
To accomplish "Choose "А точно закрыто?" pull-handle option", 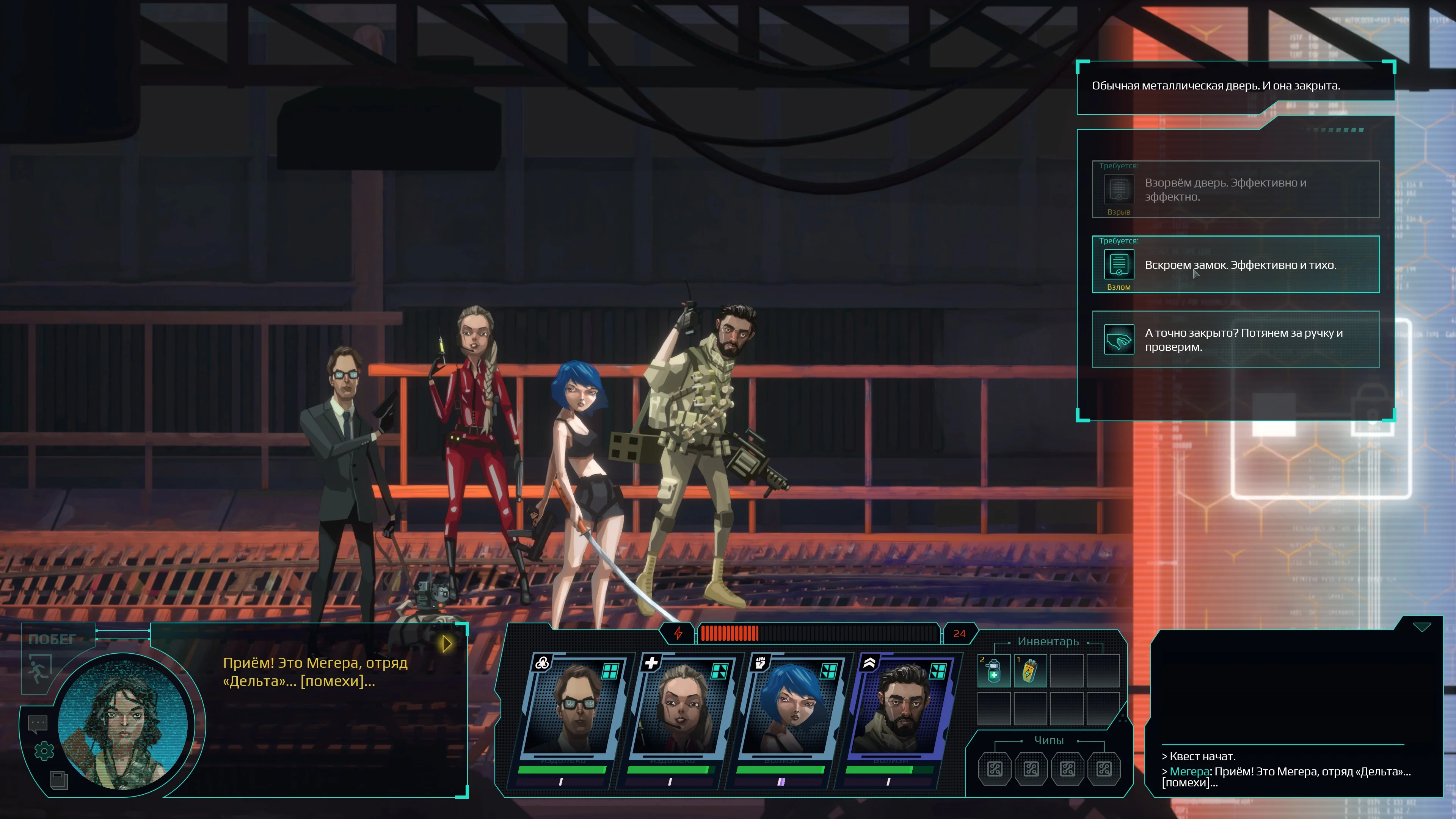I will [x=1236, y=340].
